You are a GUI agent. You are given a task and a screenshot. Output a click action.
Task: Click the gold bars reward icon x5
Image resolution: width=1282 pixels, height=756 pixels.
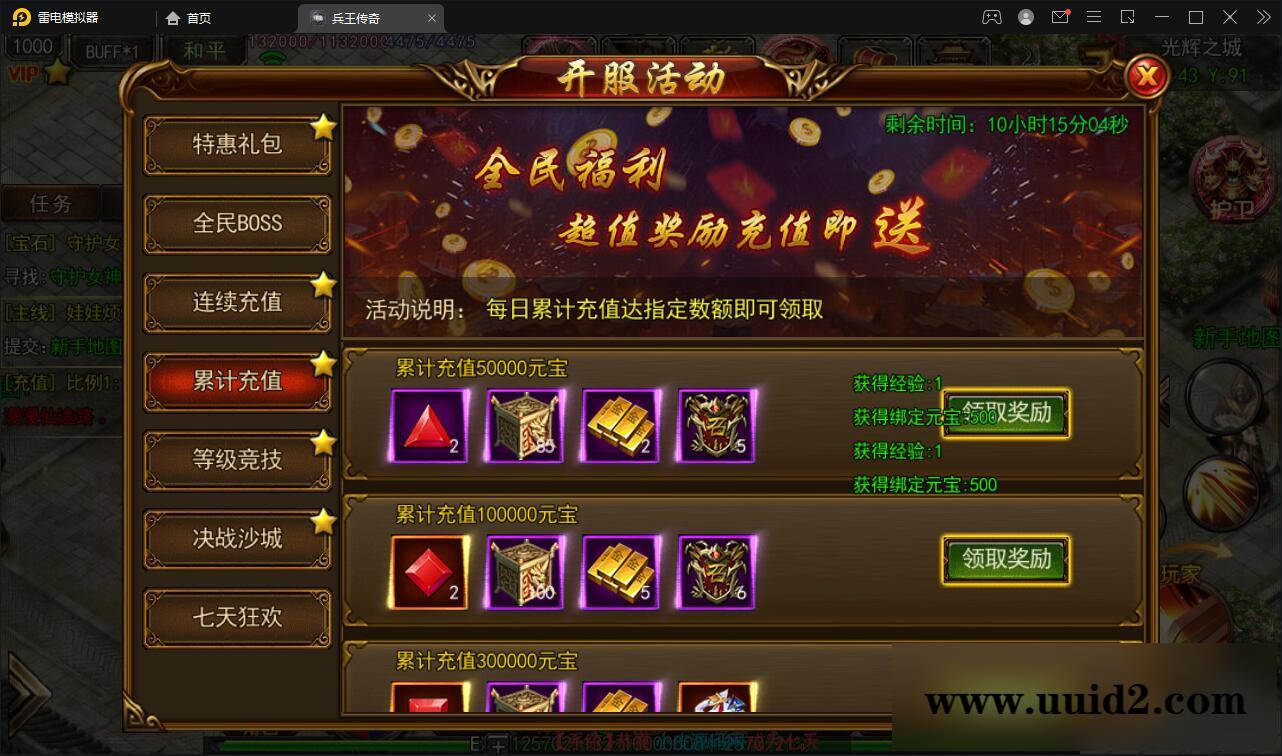[x=620, y=571]
